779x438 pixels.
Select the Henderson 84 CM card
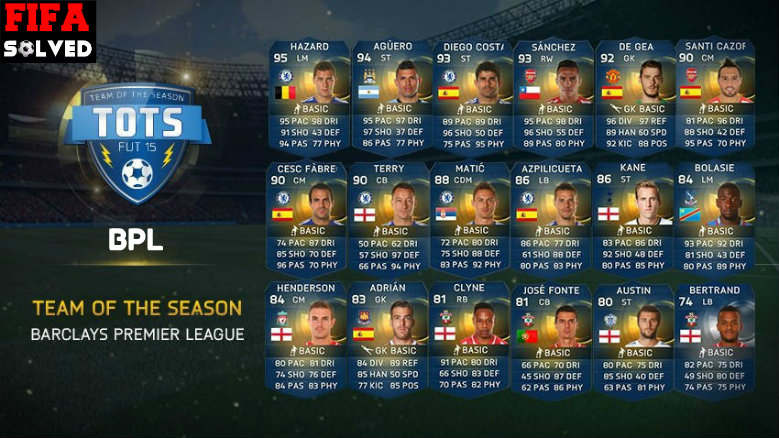pyautogui.click(x=308, y=337)
